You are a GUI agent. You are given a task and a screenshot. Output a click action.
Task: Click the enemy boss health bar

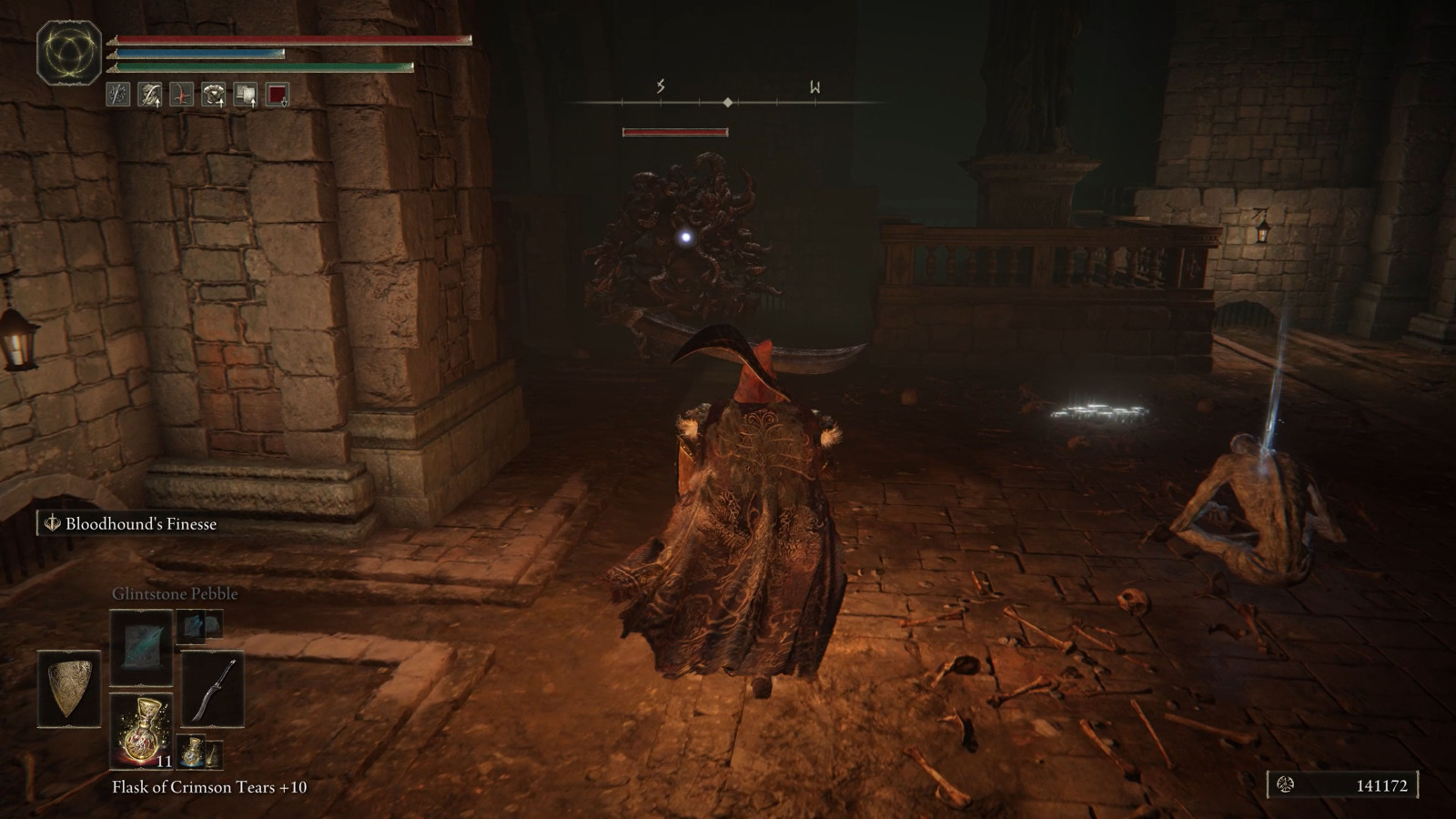tap(675, 131)
